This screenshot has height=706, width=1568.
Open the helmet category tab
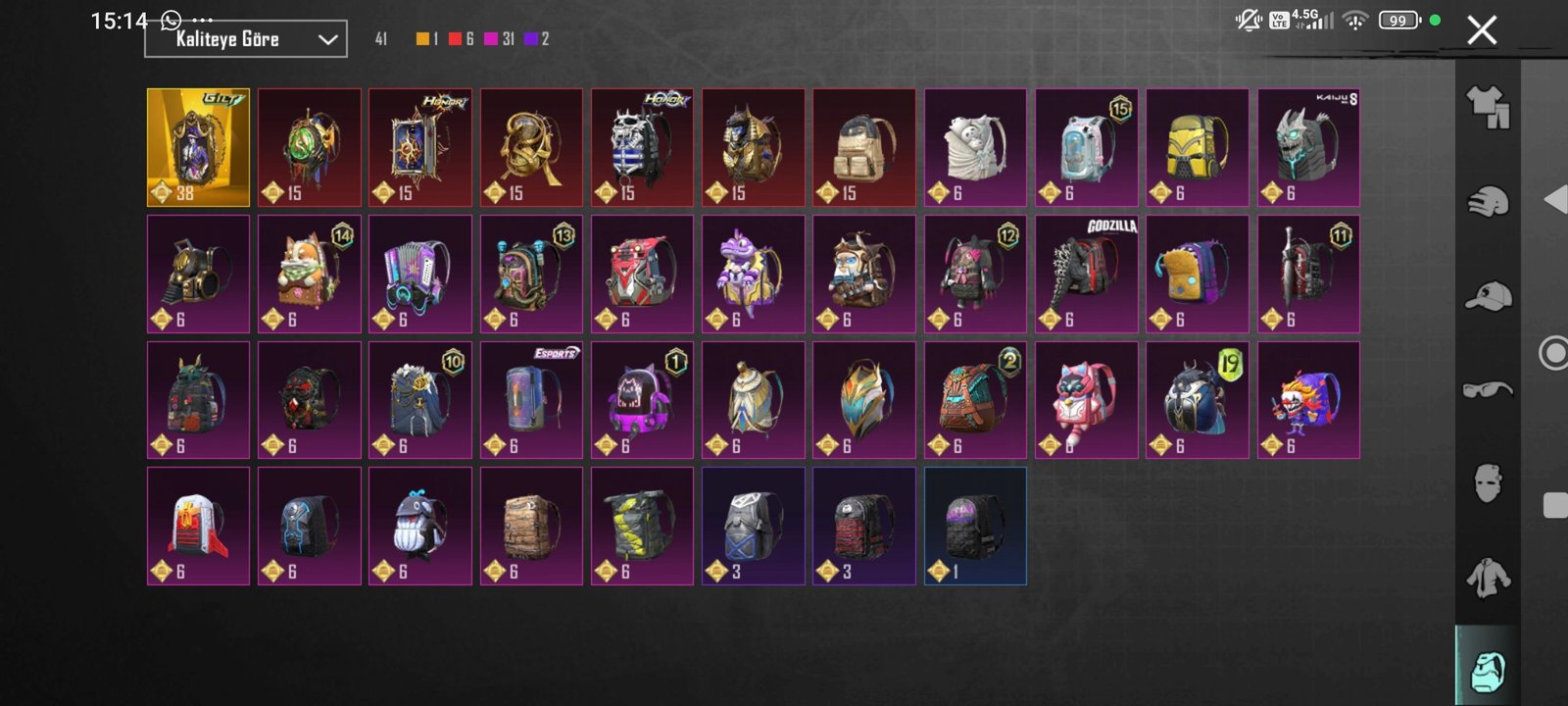tap(1488, 201)
